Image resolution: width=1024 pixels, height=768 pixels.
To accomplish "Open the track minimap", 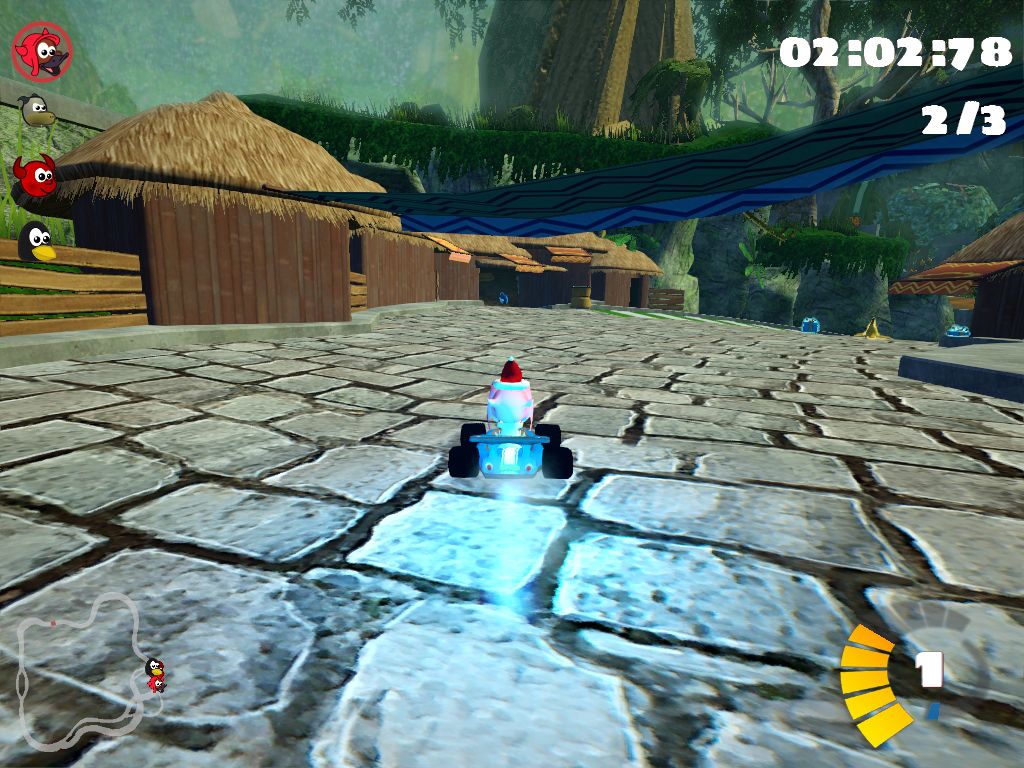I will [85, 668].
